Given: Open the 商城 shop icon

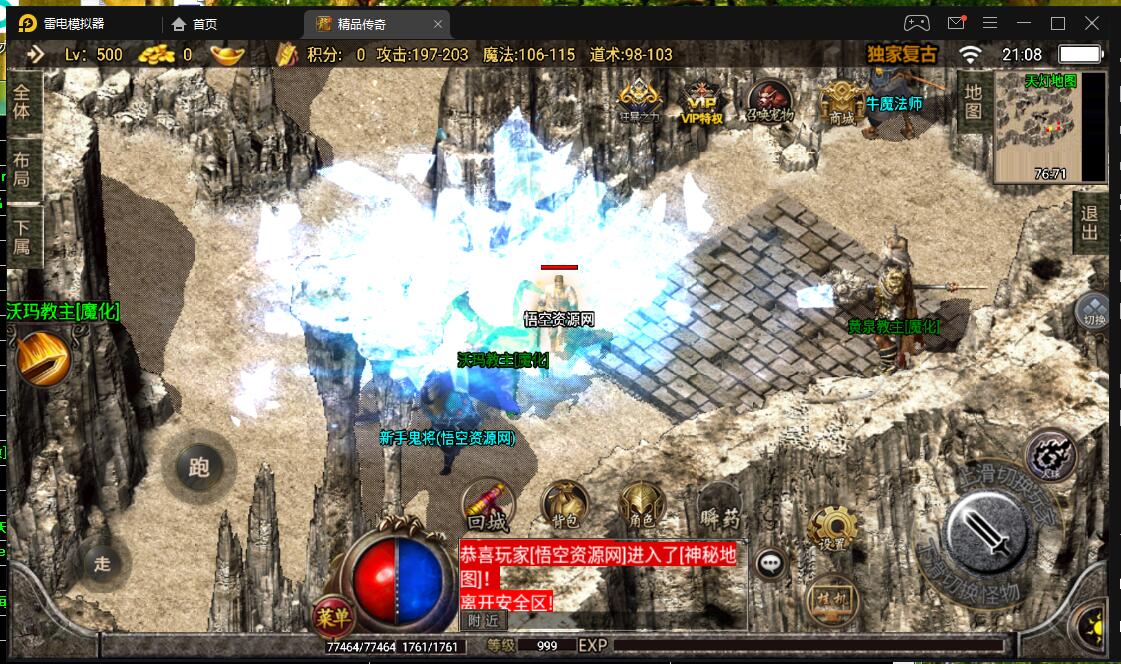Looking at the screenshot, I should (841, 103).
